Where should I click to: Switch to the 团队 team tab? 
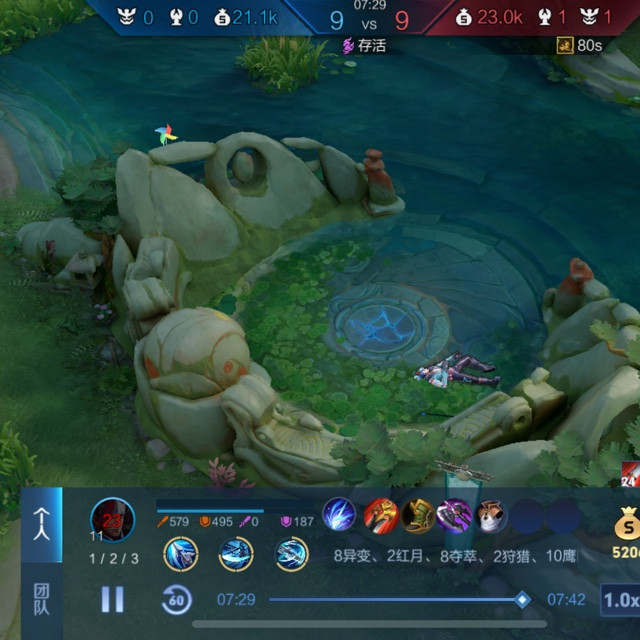pyautogui.click(x=41, y=598)
